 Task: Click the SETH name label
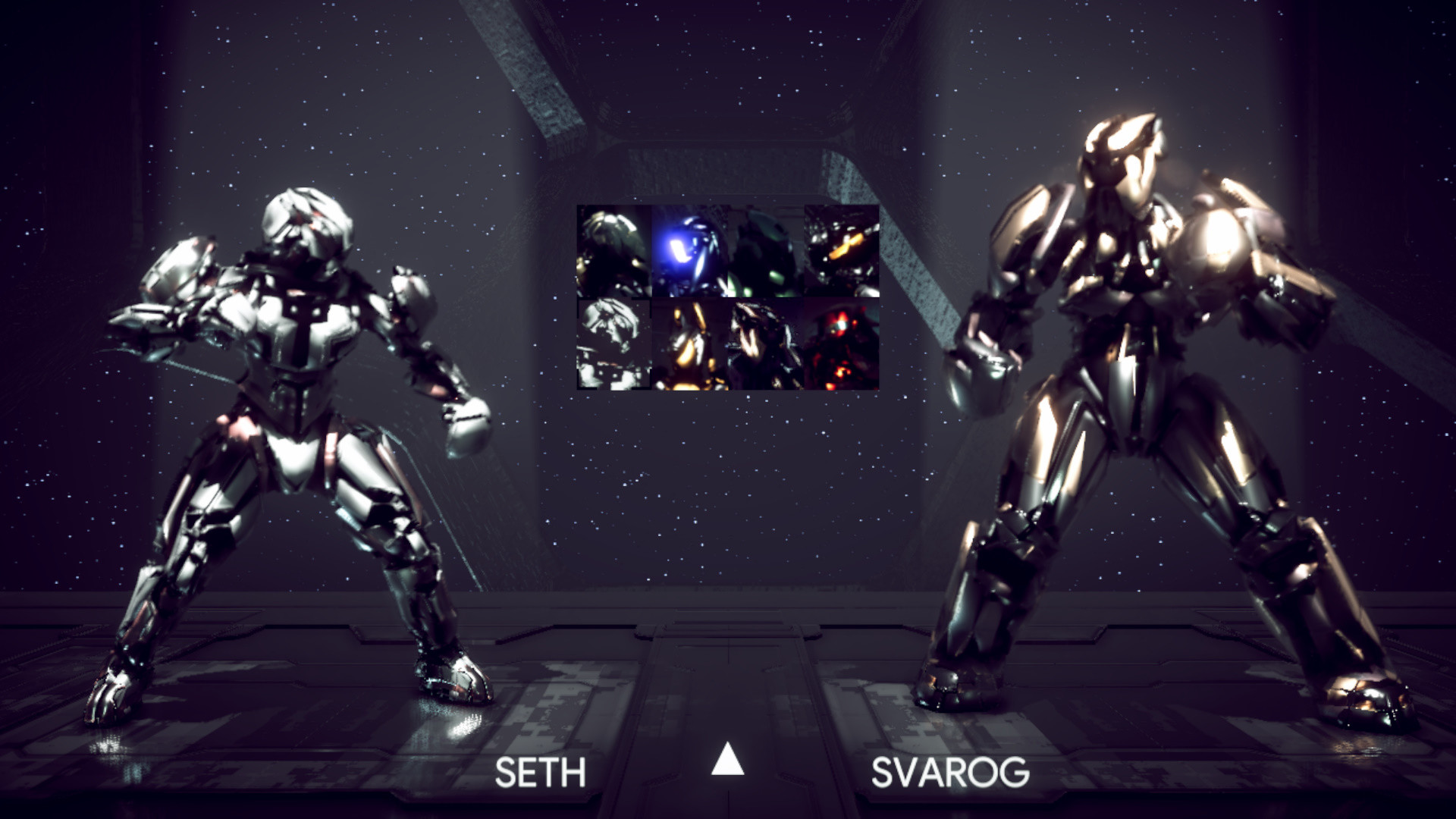540,773
